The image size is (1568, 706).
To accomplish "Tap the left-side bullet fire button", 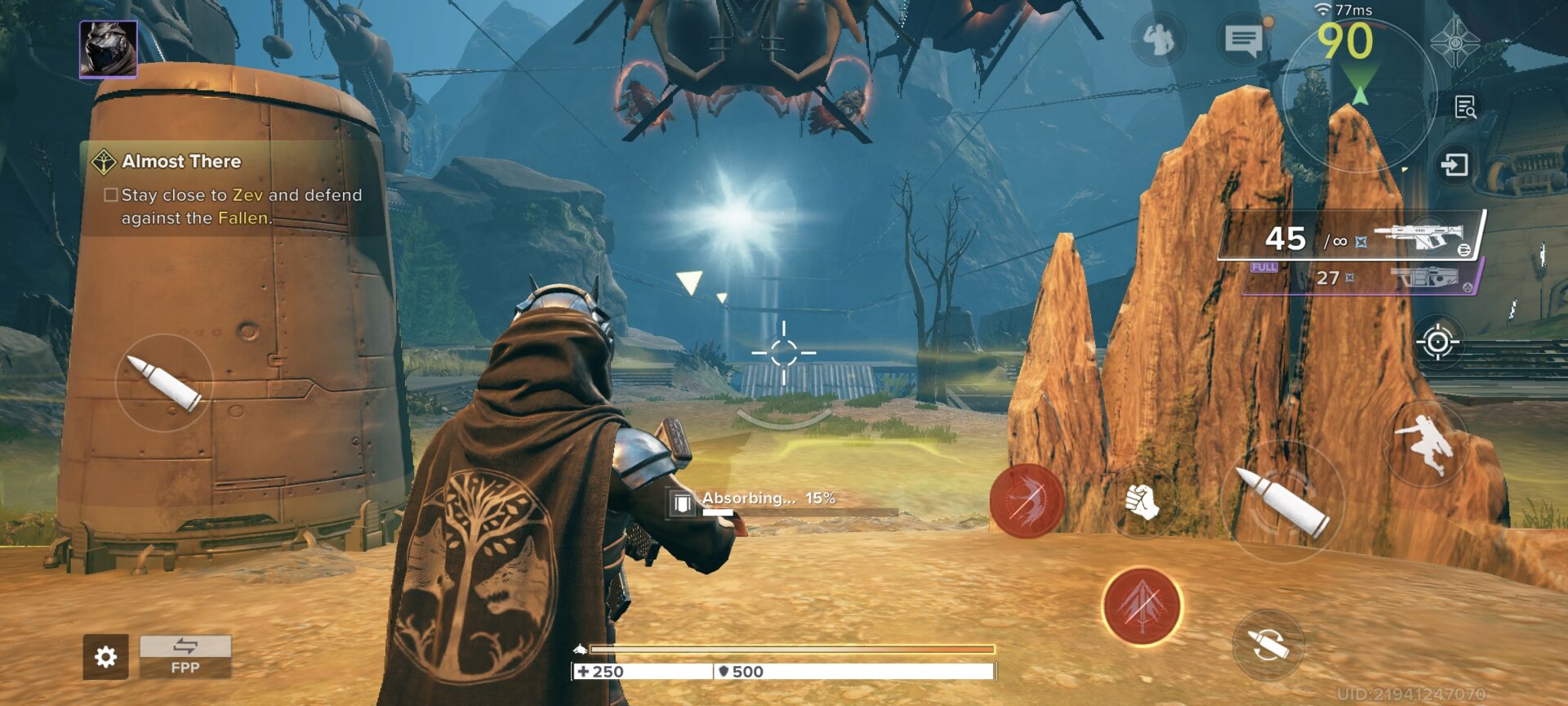I will (164, 382).
